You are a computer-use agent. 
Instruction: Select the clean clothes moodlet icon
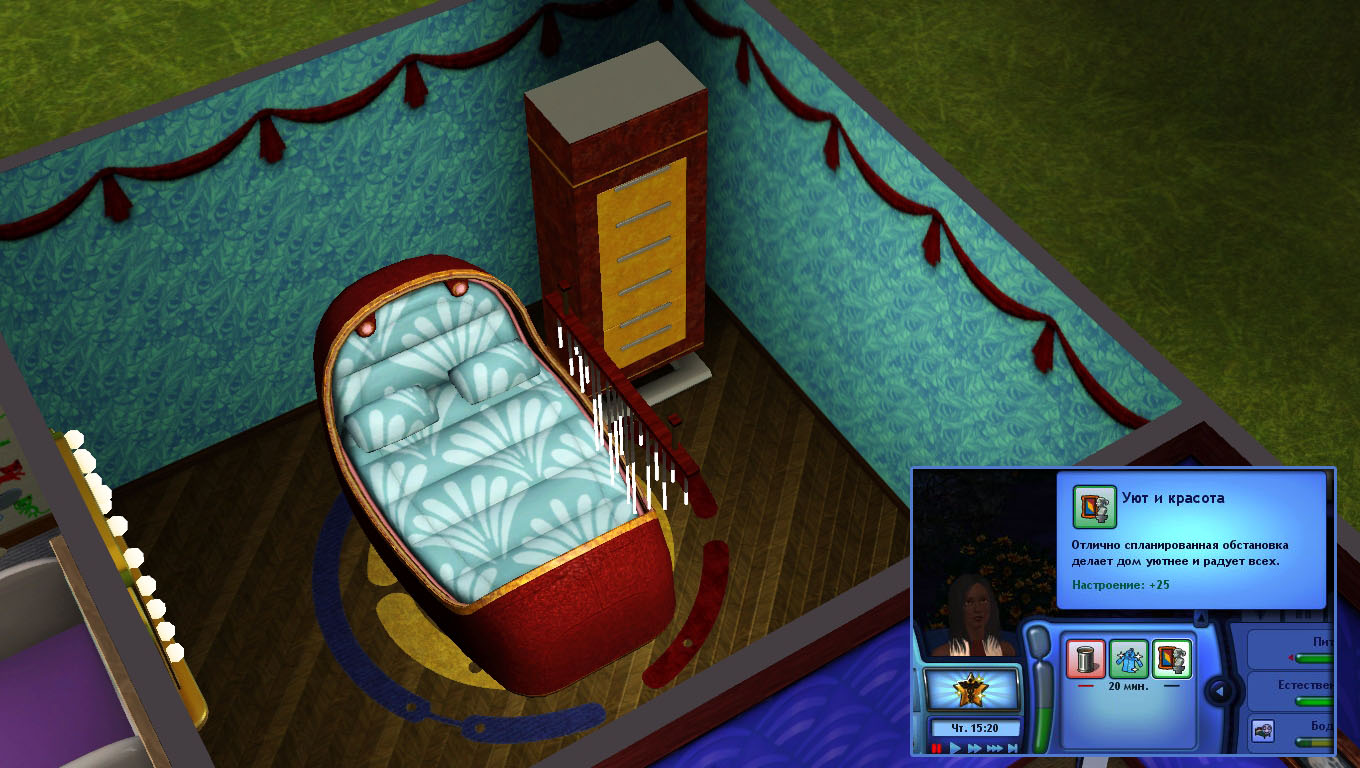coord(1129,658)
